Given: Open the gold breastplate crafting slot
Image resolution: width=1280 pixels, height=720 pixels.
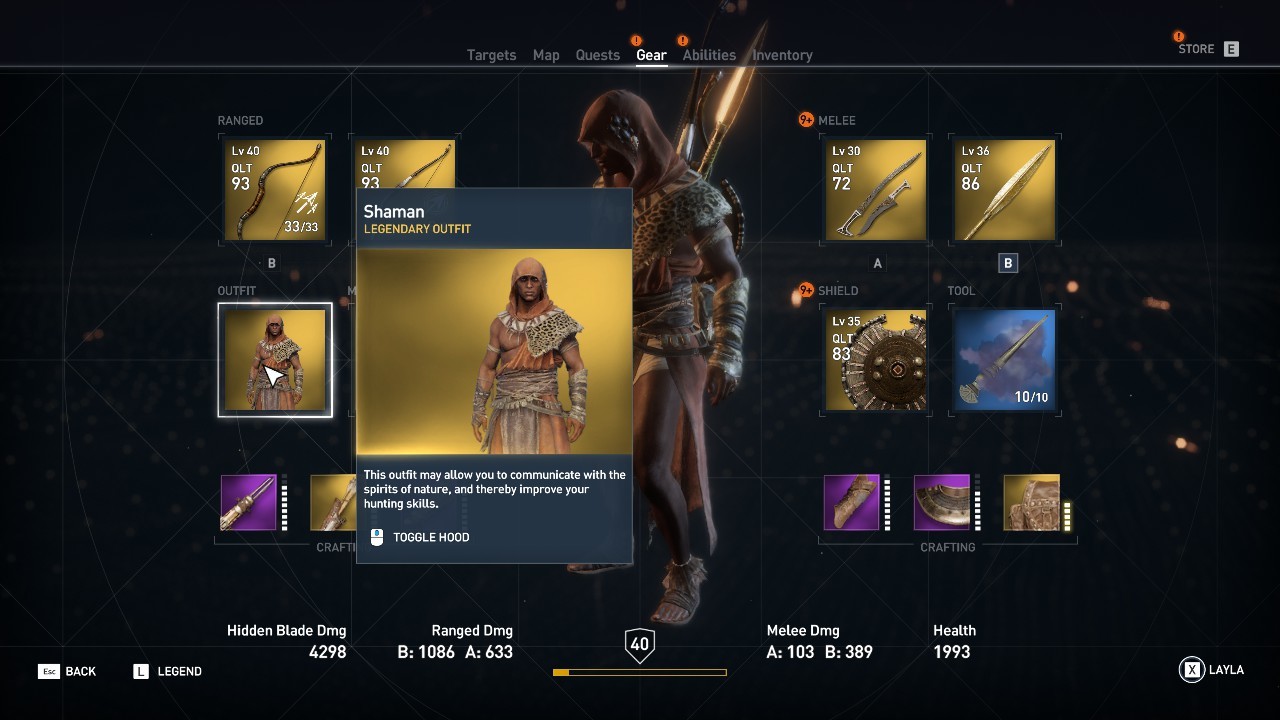Looking at the screenshot, I should tap(1031, 502).
